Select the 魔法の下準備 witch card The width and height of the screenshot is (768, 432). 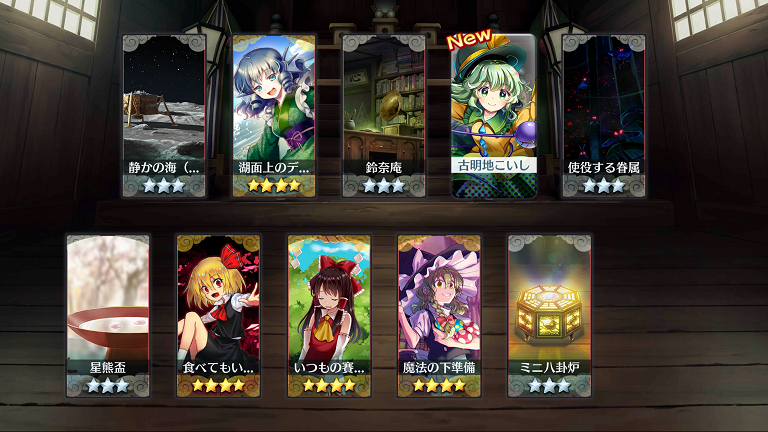tap(439, 315)
